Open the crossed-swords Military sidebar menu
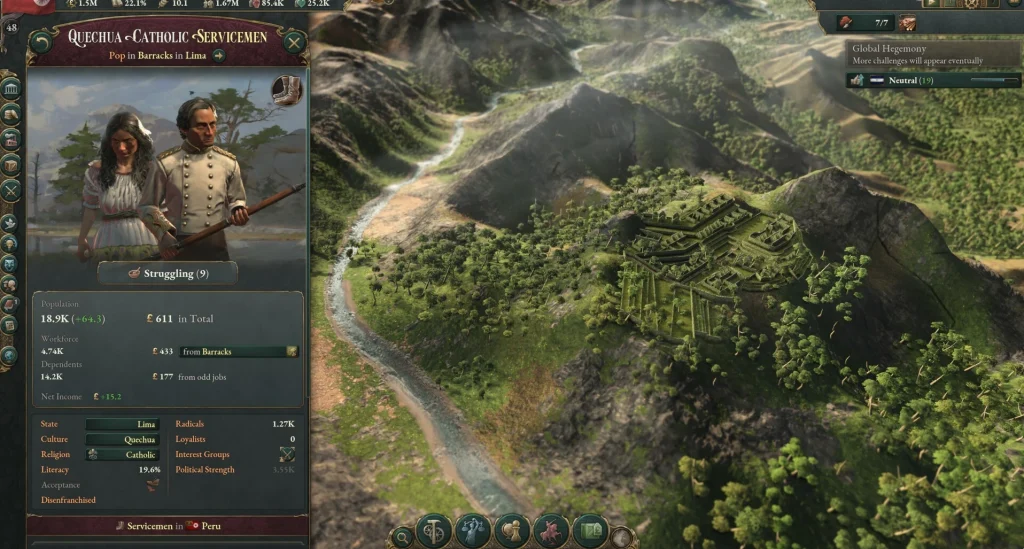The height and width of the screenshot is (549, 1024). click(x=11, y=190)
